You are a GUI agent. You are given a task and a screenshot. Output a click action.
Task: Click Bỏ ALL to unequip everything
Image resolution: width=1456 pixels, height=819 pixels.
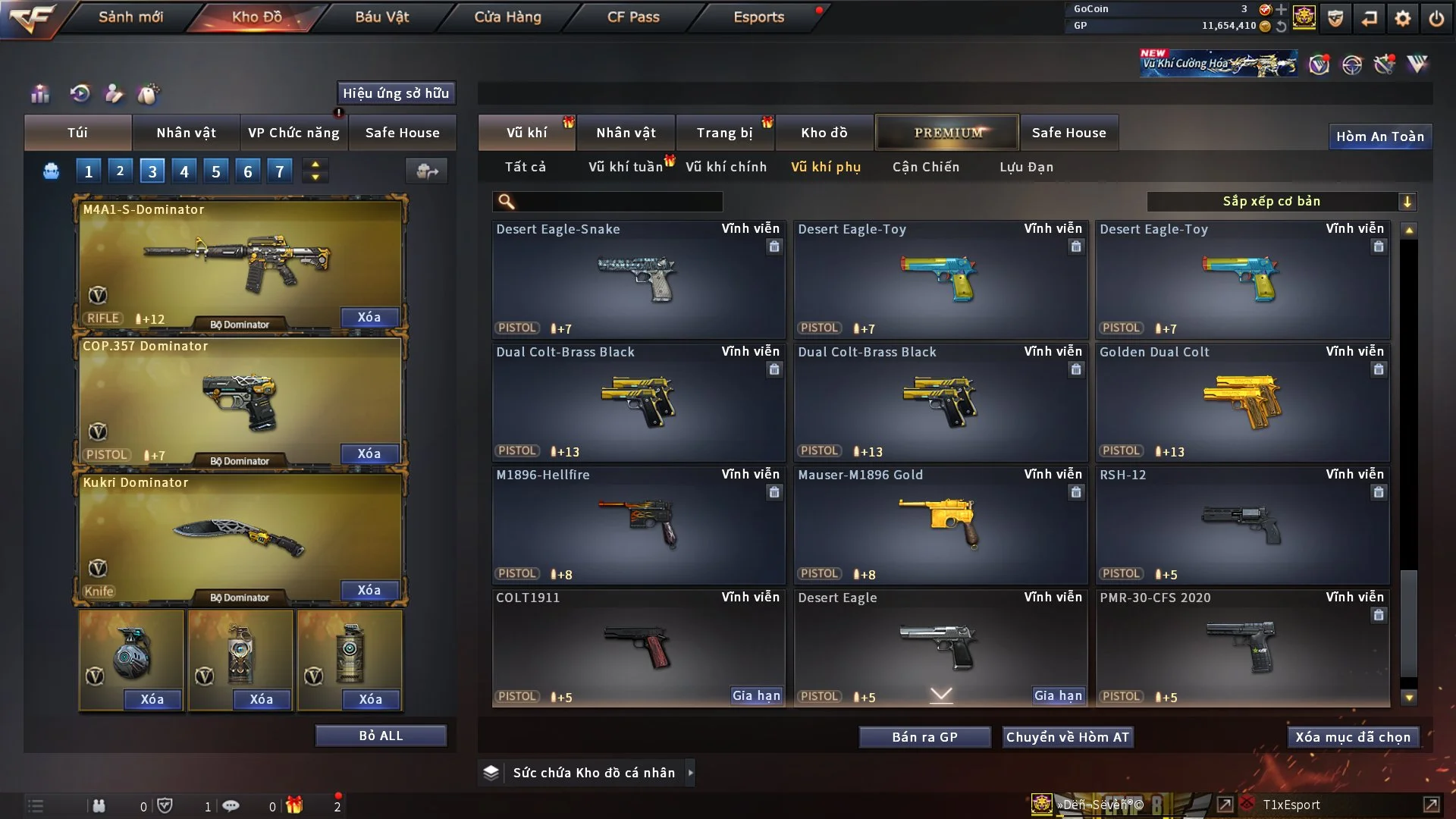[x=381, y=736]
